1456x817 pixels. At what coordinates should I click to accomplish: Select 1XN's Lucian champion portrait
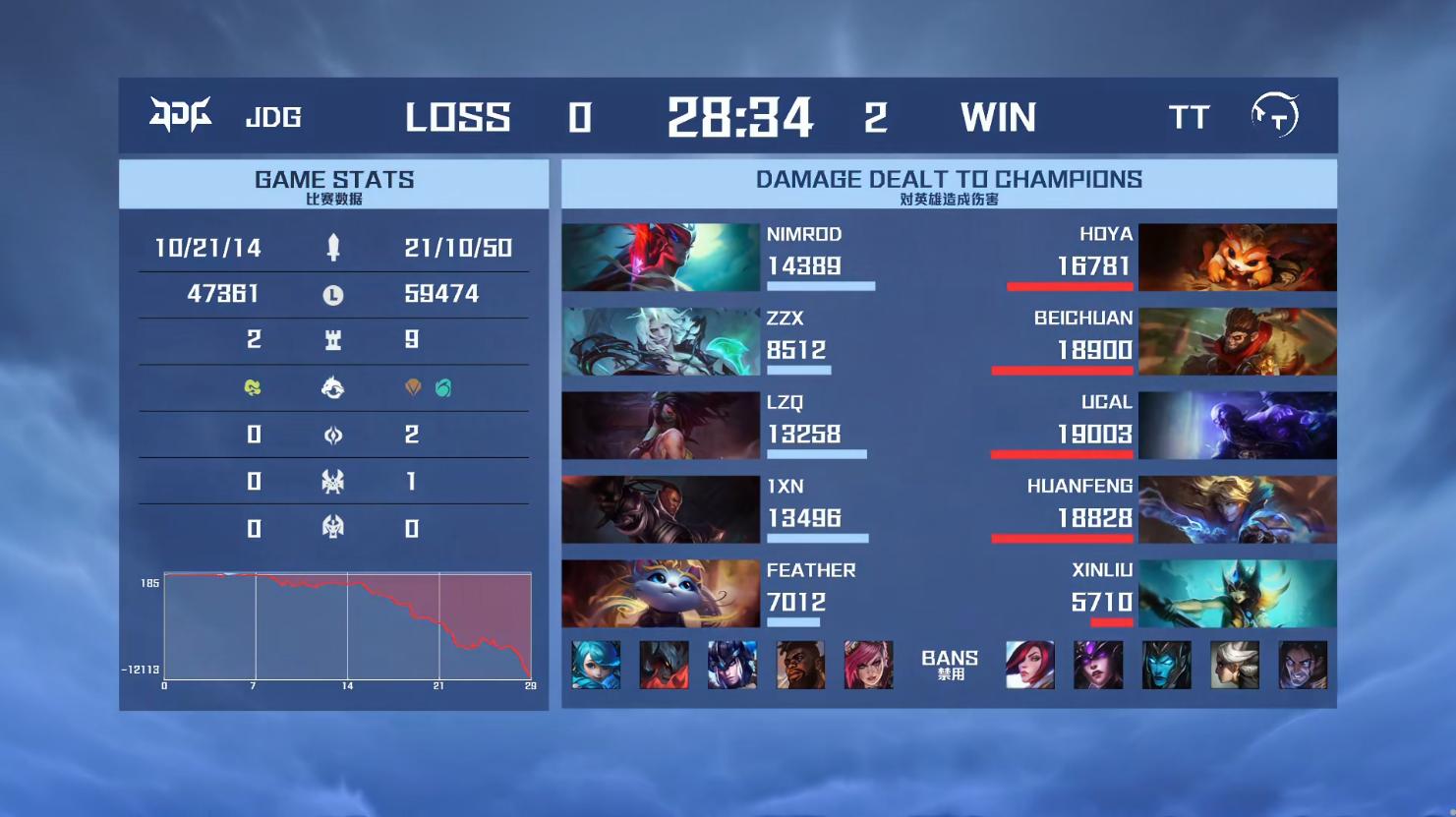(661, 509)
